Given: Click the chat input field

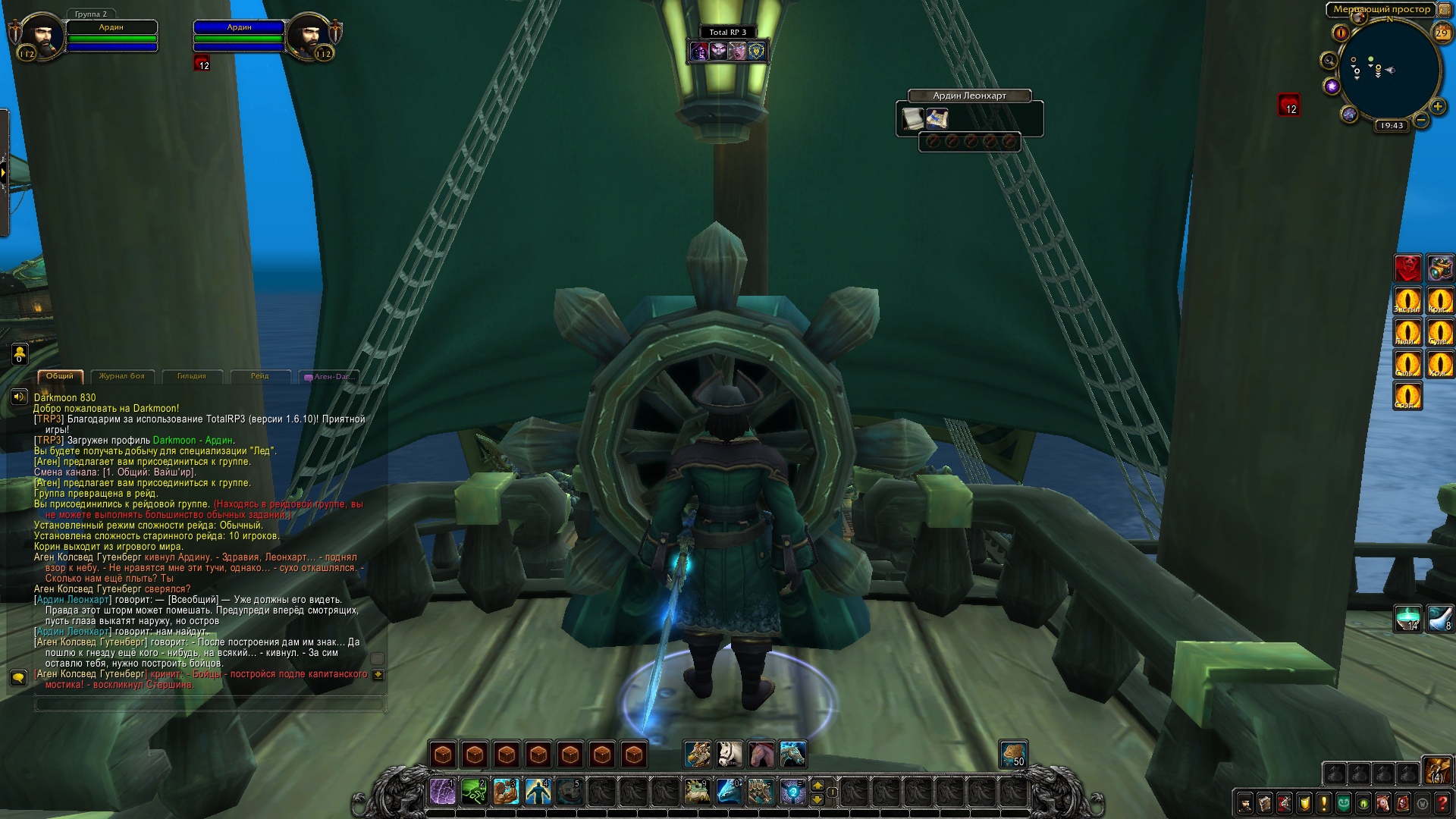Looking at the screenshot, I should coord(209,704).
